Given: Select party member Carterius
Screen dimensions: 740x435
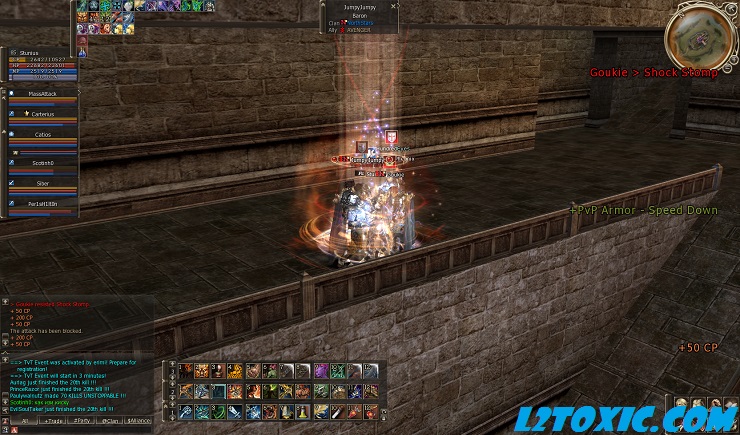Looking at the screenshot, I should (x=43, y=115).
